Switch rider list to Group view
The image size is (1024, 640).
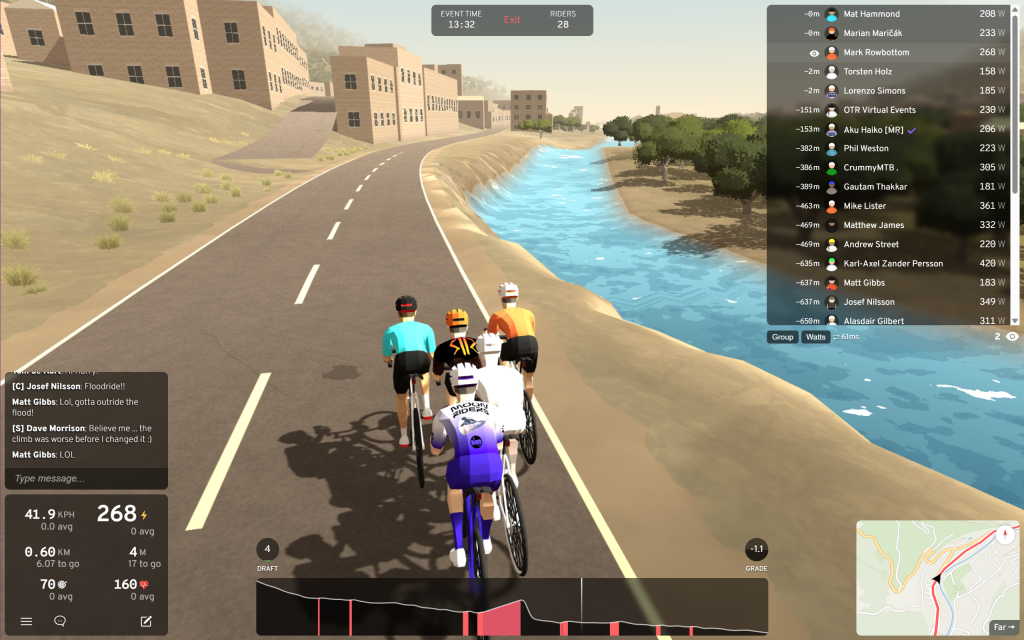[x=783, y=337]
